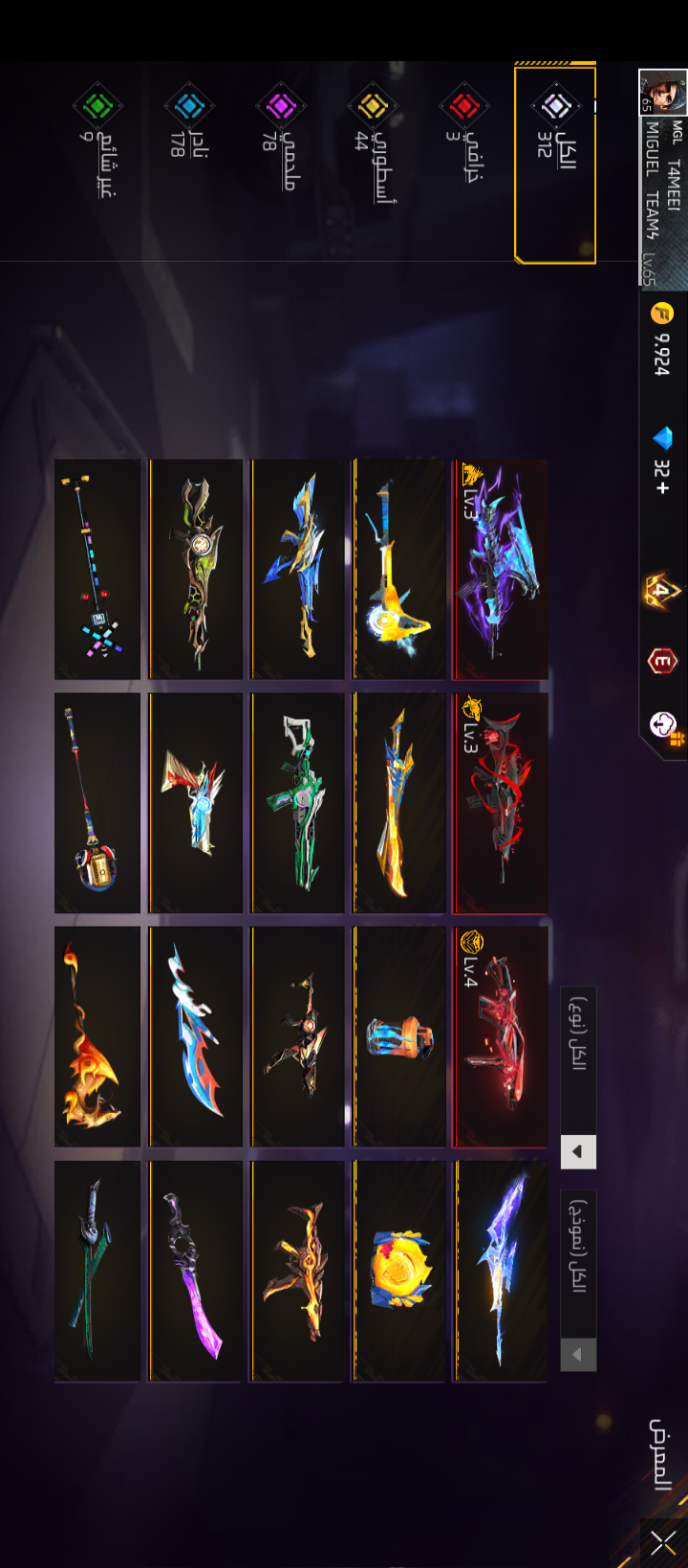688x1568 pixels.
Task: Pick the red-black Lv.3 gun skin
Action: [500, 803]
